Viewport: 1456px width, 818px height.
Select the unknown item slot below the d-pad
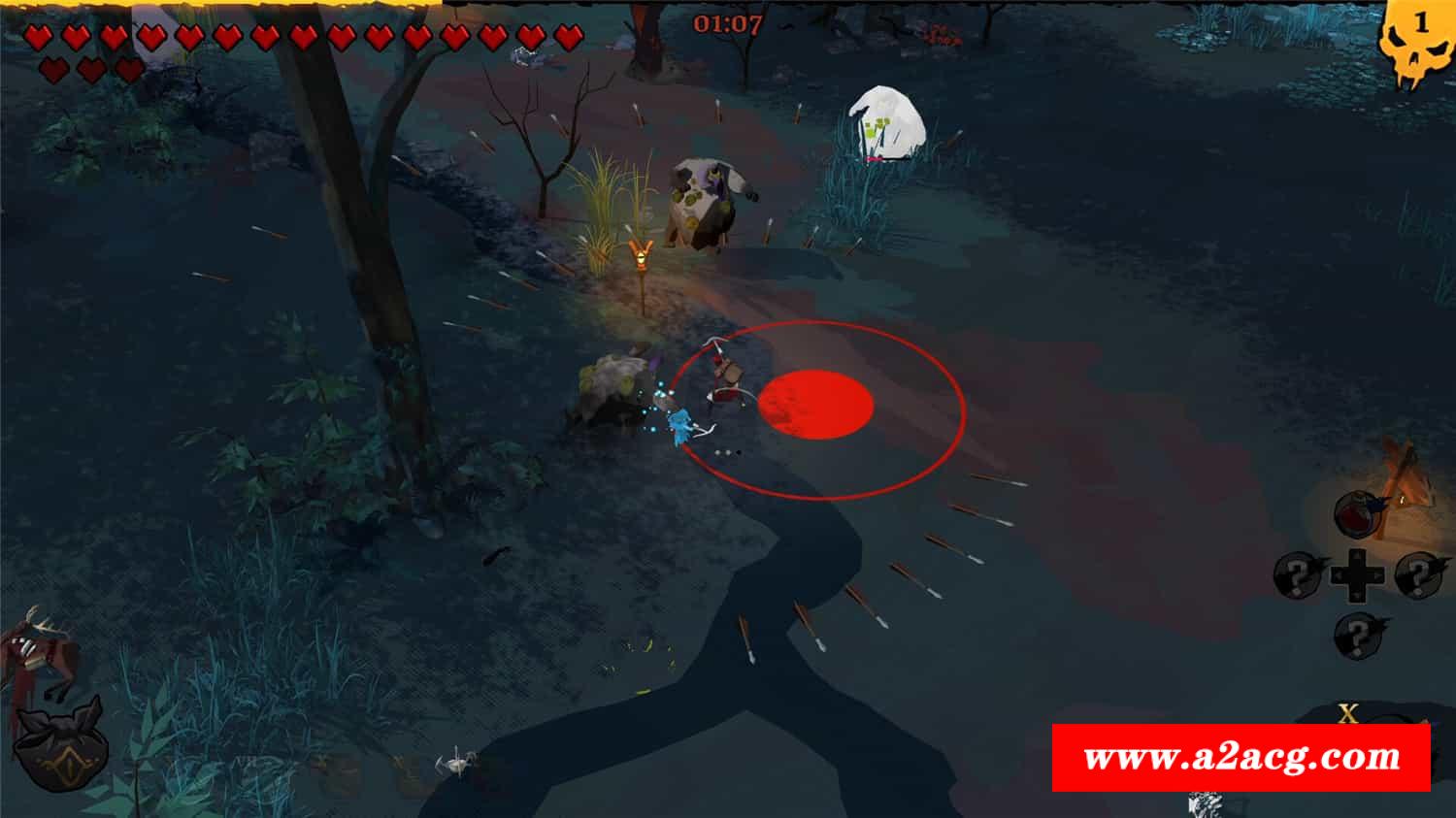[1359, 637]
